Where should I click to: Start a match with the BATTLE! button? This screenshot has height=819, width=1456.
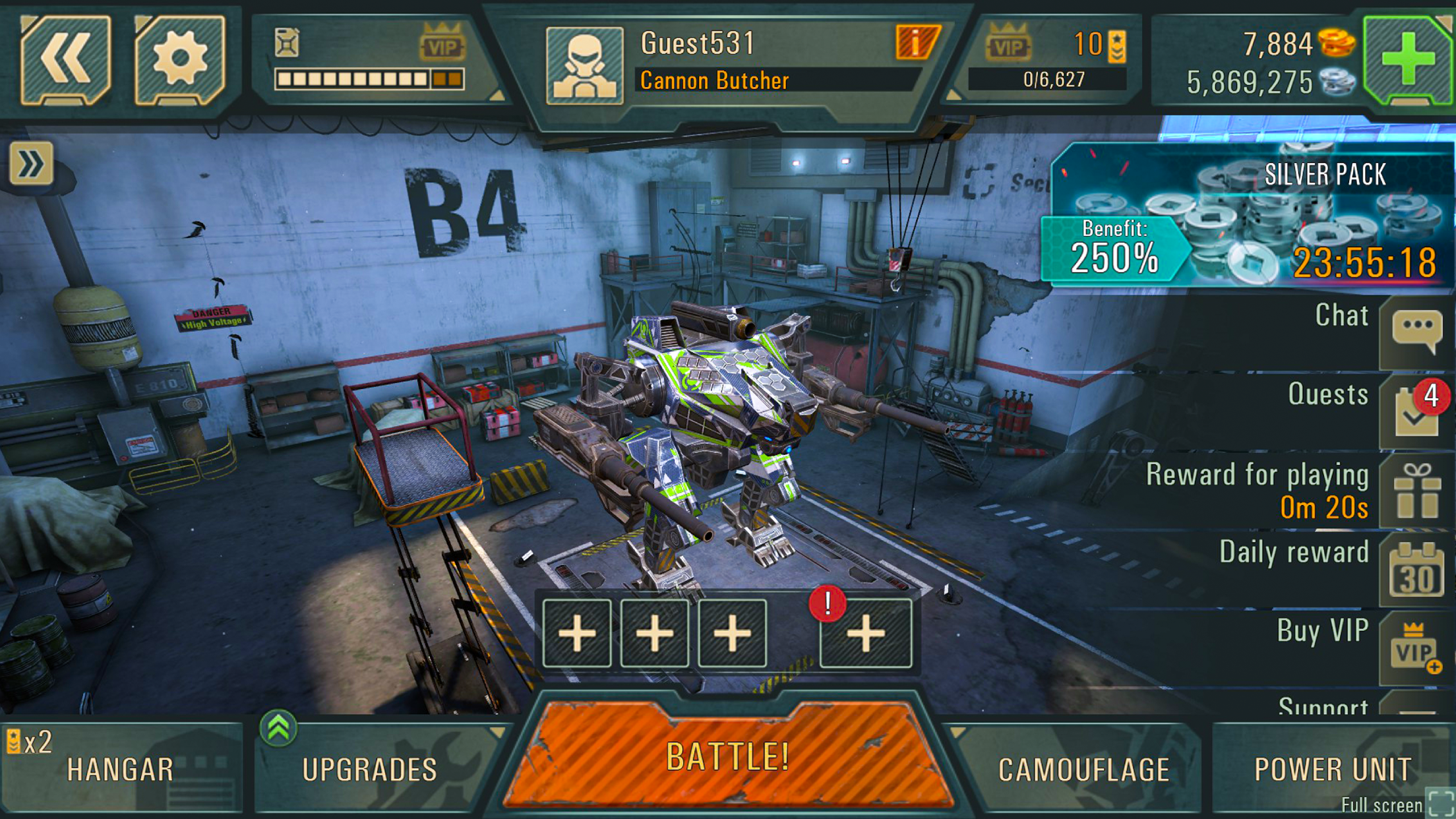point(728,757)
